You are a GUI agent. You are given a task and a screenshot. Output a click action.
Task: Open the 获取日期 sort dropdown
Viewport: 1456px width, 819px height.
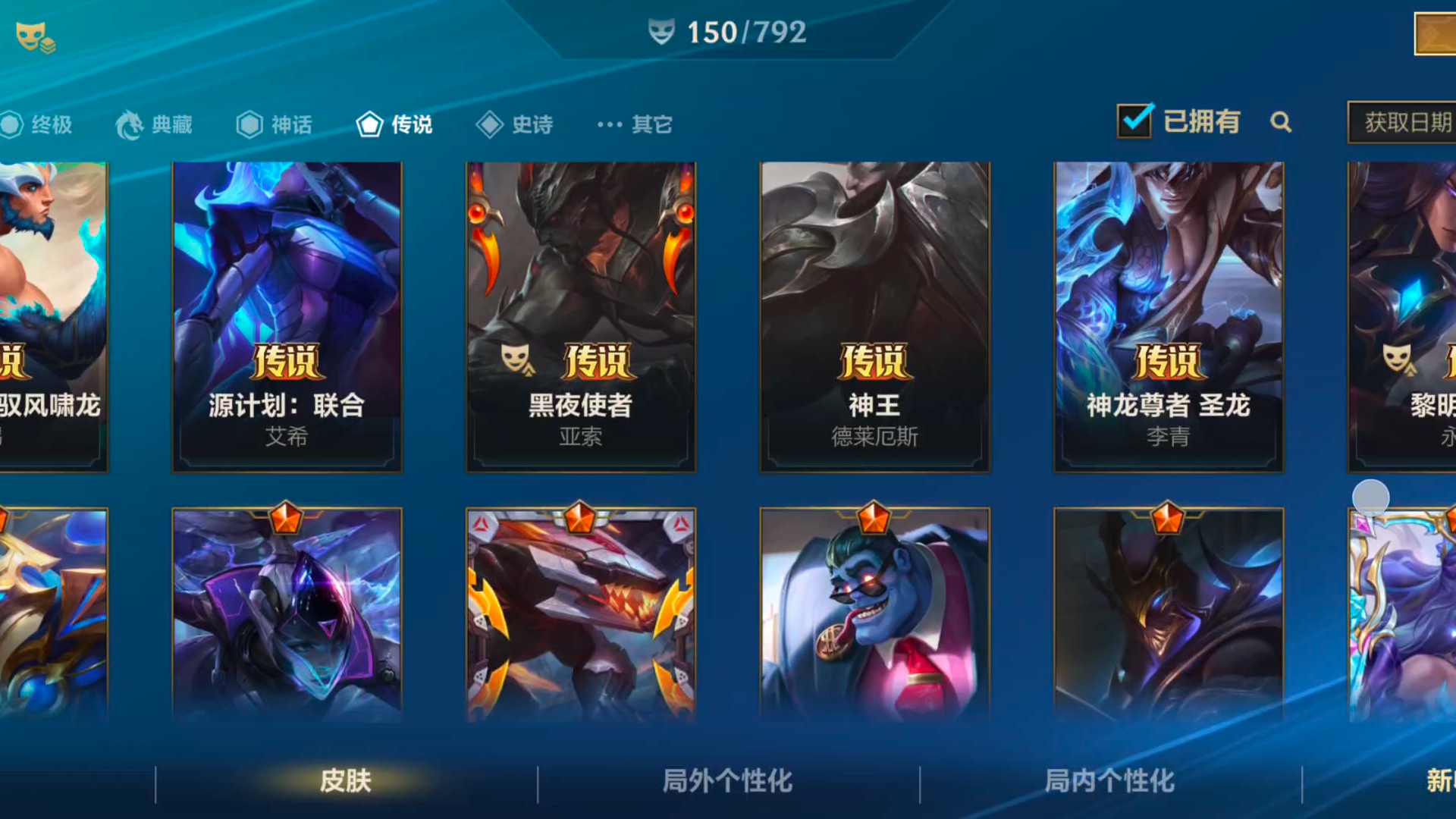pyautogui.click(x=1403, y=122)
